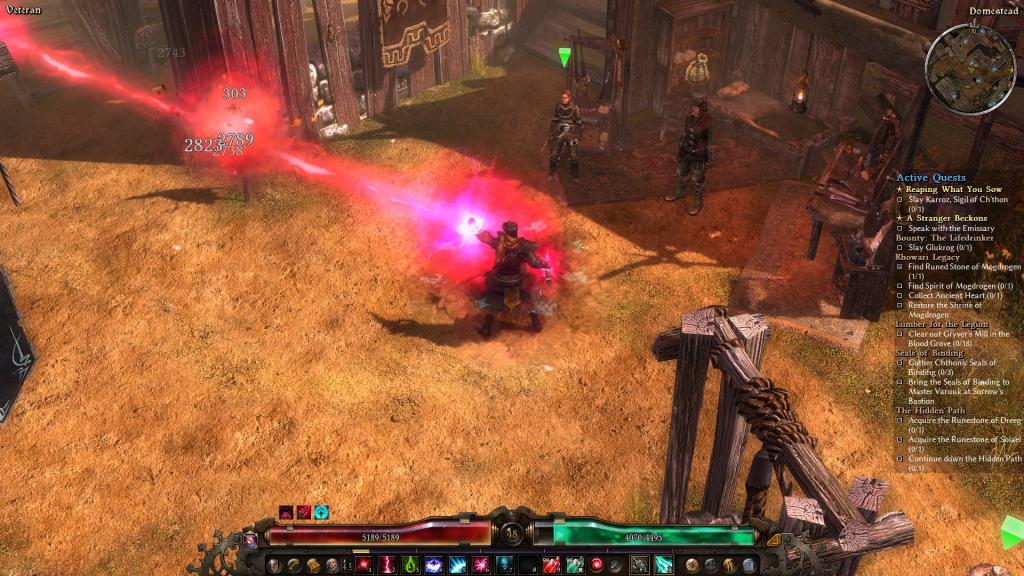The height and width of the screenshot is (576, 1024).
Task: Click the green gem at screen corner
Action: (1012, 533)
